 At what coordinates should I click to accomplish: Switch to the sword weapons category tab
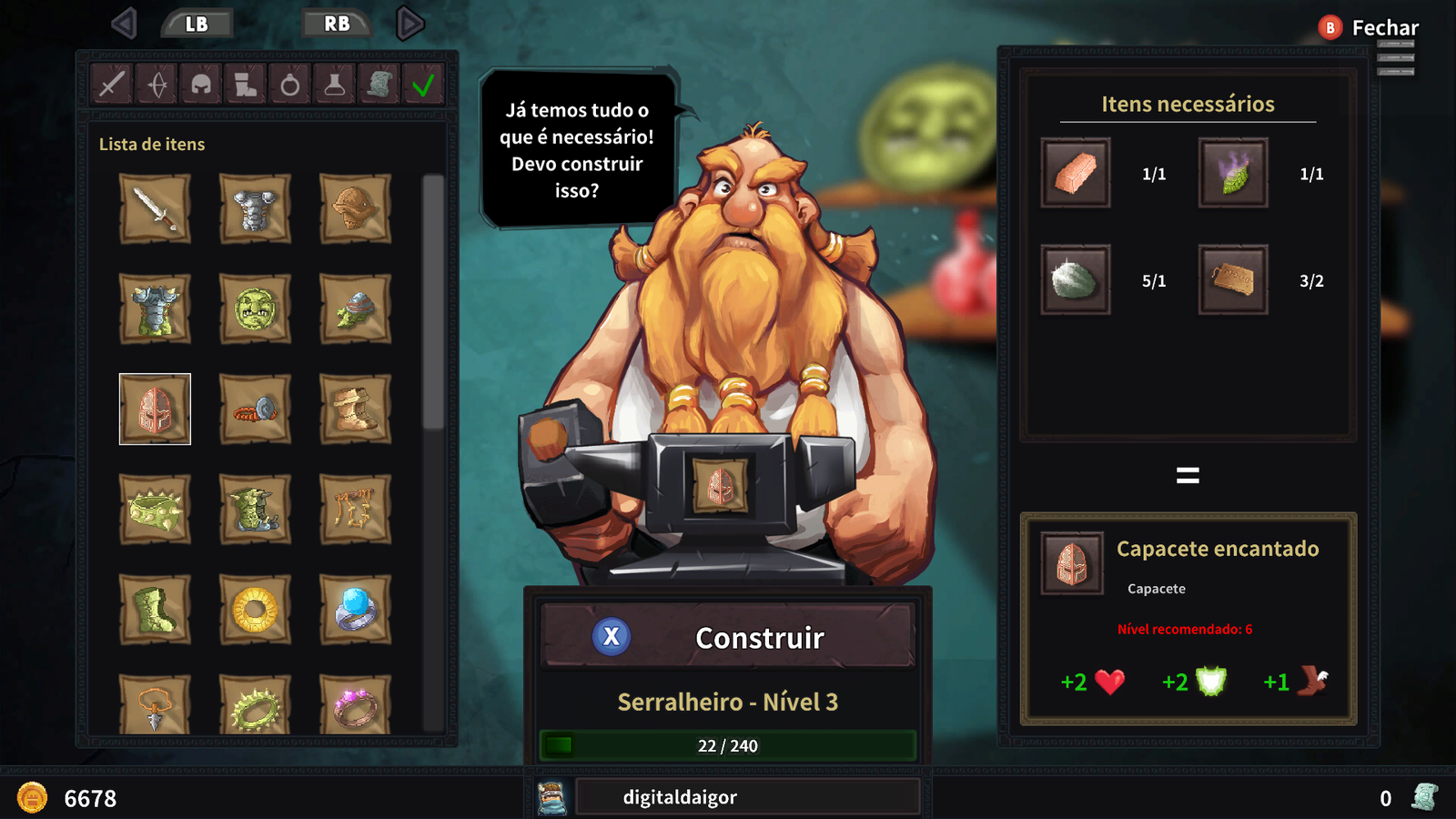coord(113,86)
